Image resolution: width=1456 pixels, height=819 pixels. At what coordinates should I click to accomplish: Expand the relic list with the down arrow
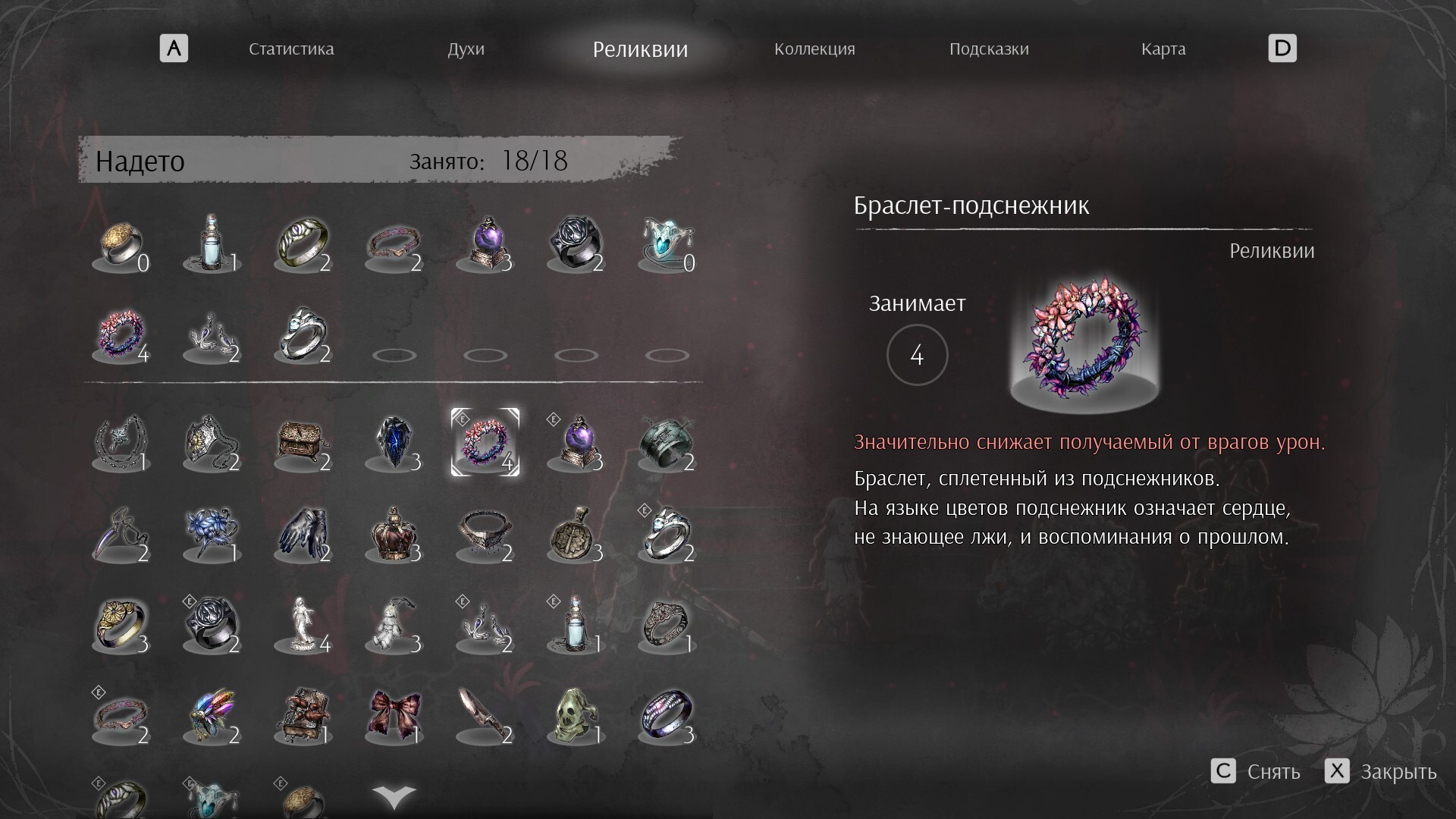coord(394,796)
